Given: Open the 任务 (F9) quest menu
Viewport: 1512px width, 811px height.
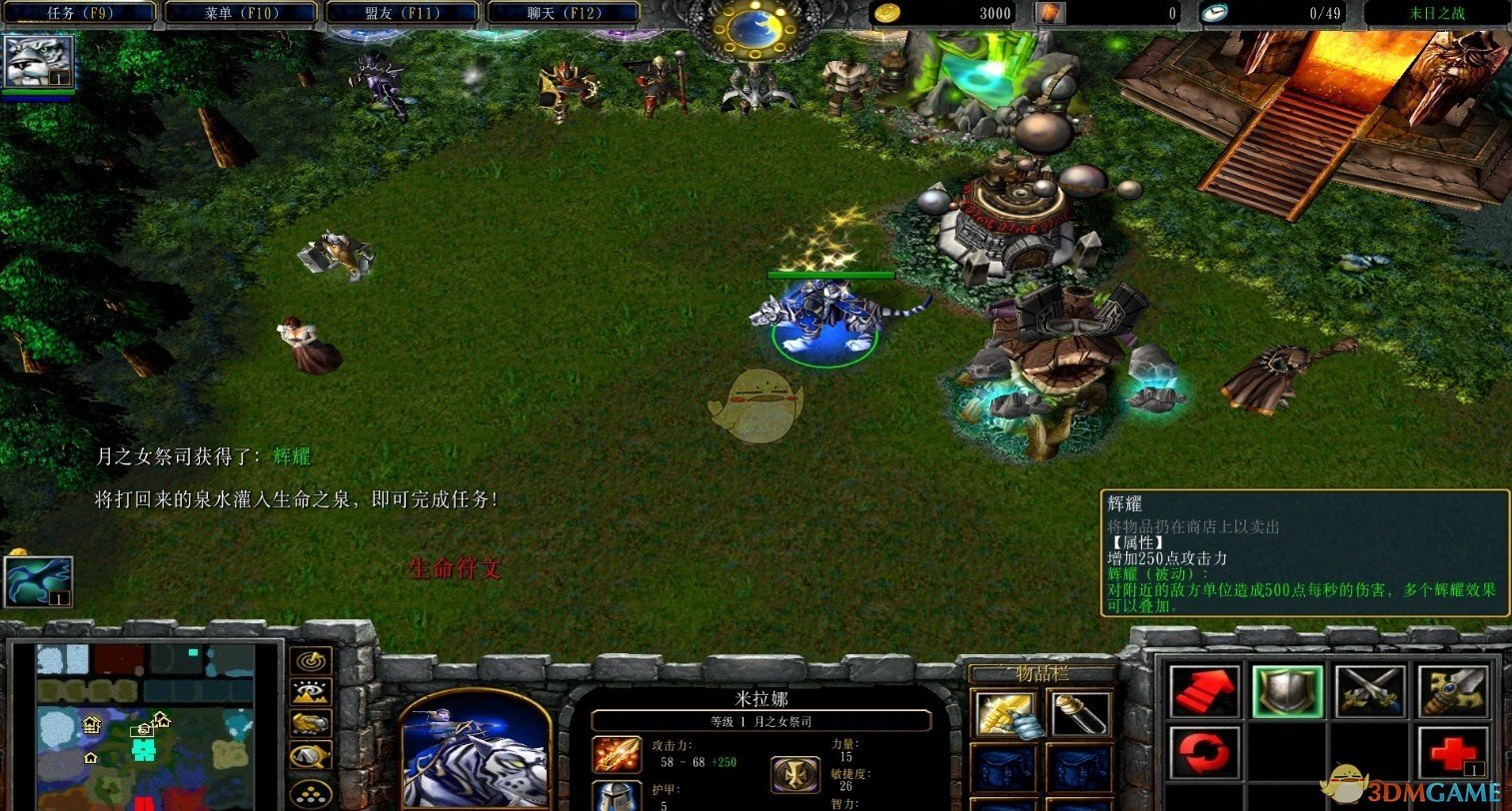Looking at the screenshot, I should tap(78, 13).
